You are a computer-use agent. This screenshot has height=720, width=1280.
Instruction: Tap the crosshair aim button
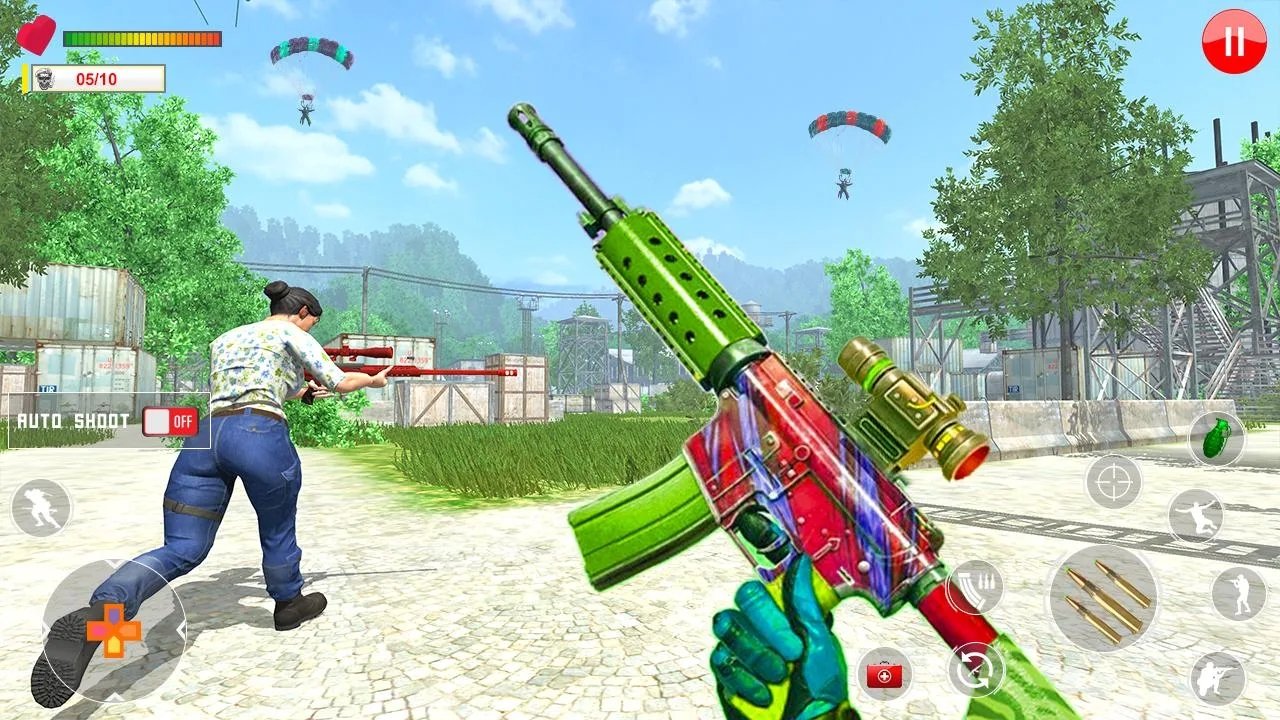click(1113, 482)
